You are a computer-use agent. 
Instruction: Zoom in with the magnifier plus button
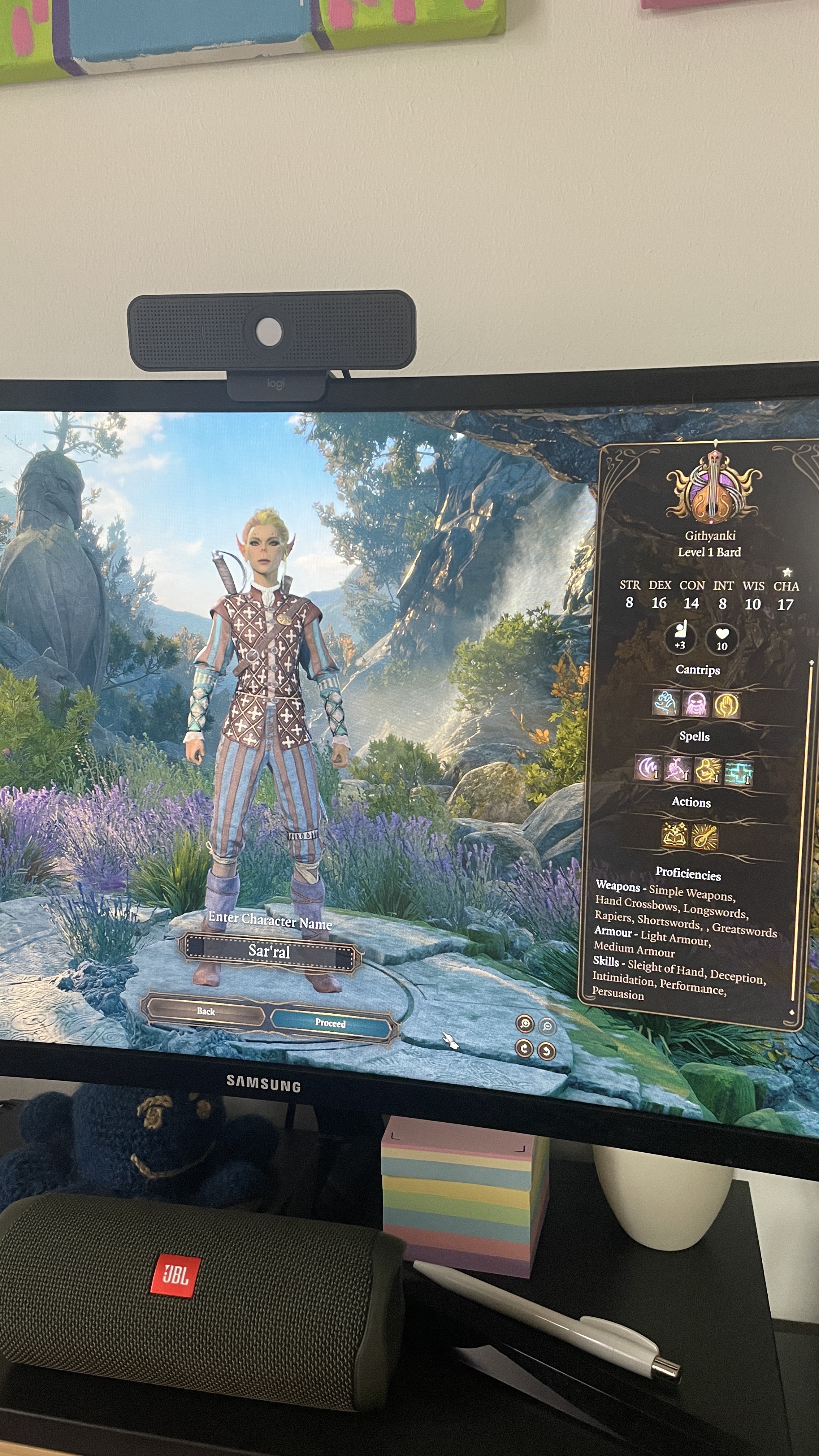tap(525, 1024)
